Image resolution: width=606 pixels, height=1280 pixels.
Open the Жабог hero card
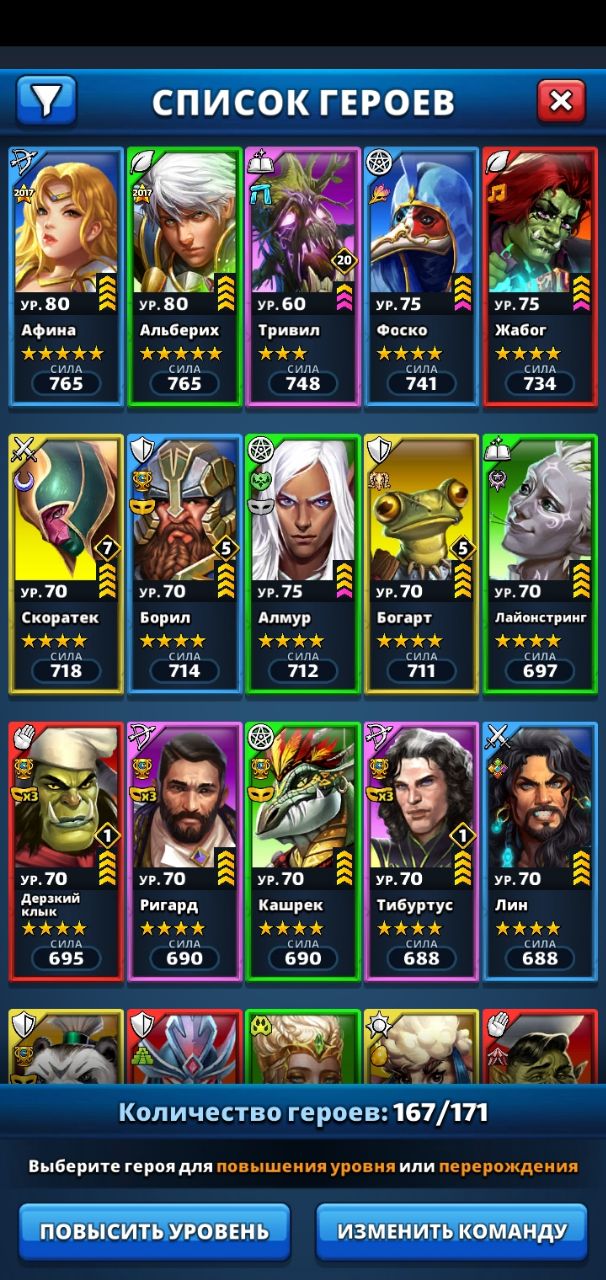pos(540,275)
